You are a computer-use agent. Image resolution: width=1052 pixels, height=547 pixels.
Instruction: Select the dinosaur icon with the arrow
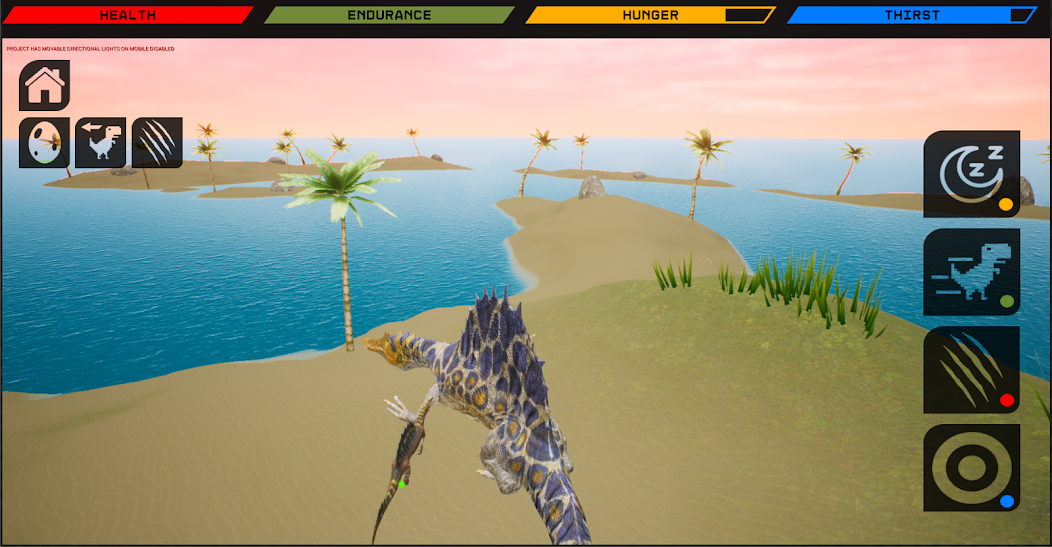101,143
